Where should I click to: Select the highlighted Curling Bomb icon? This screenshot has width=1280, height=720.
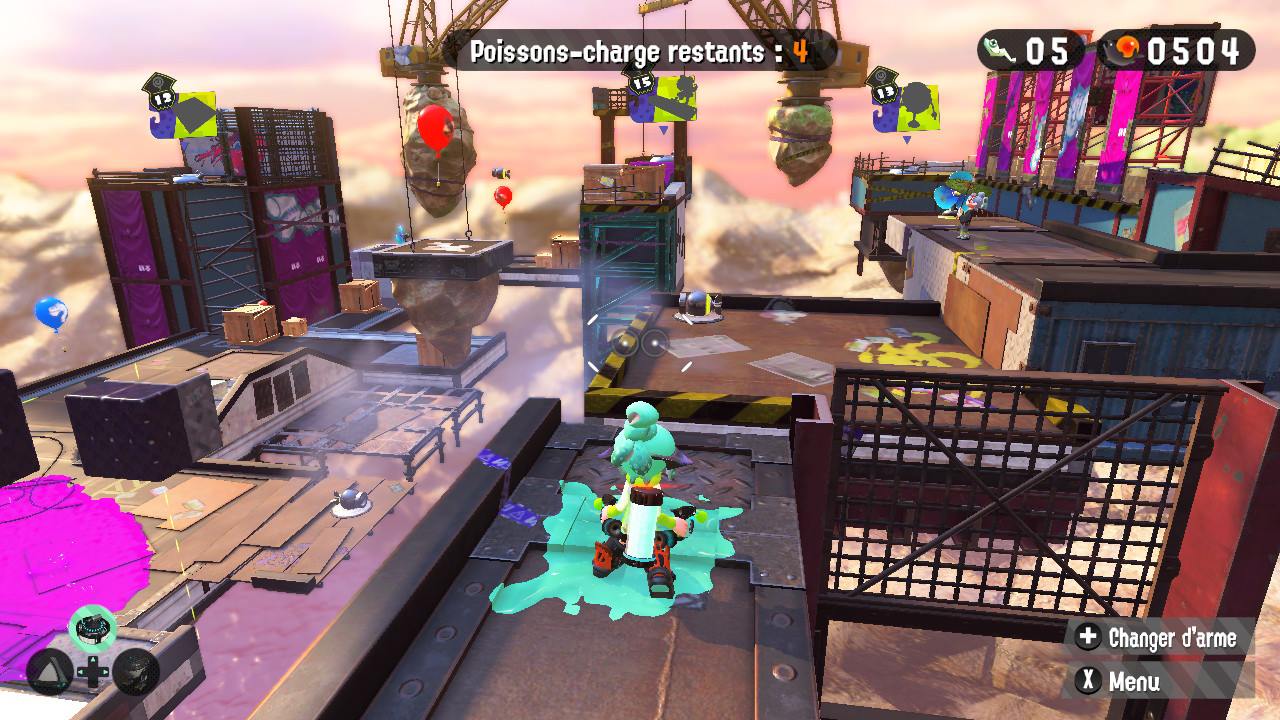[93, 628]
